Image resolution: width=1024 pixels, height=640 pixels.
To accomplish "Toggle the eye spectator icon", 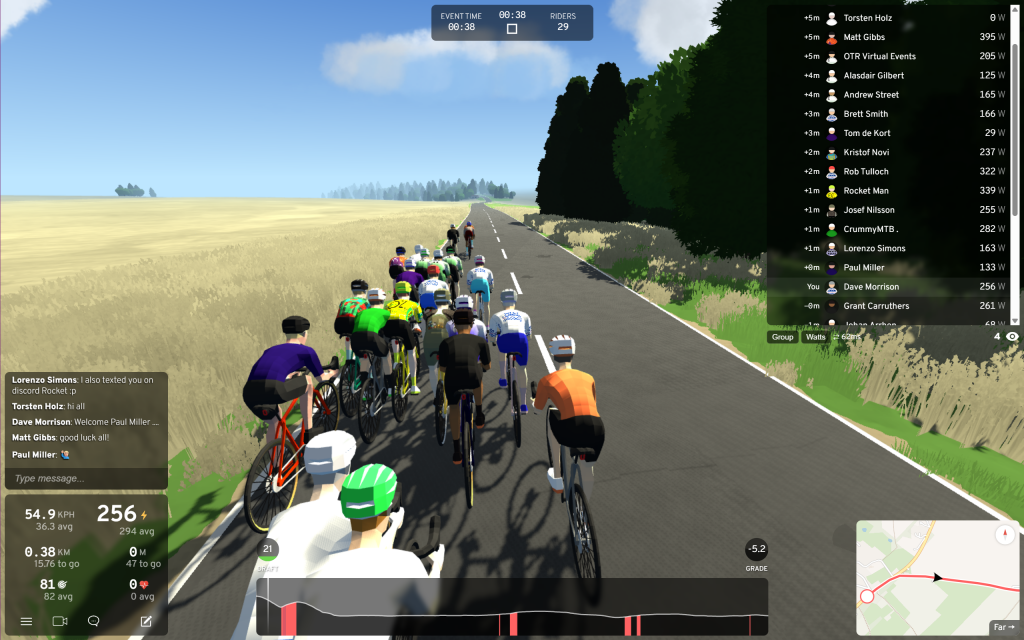I will 1013,337.
